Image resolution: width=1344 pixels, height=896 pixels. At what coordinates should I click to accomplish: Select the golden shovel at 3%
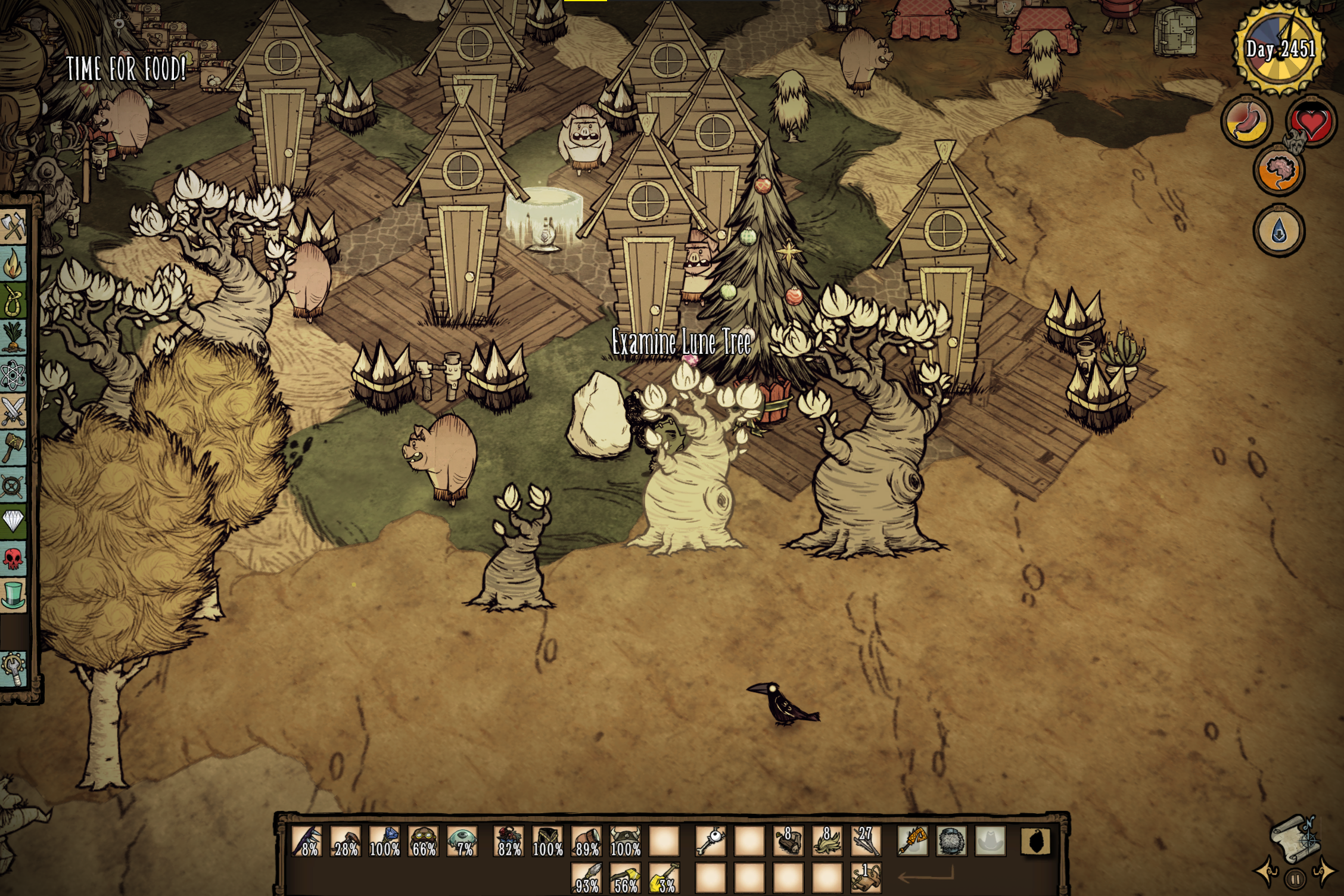click(x=664, y=879)
